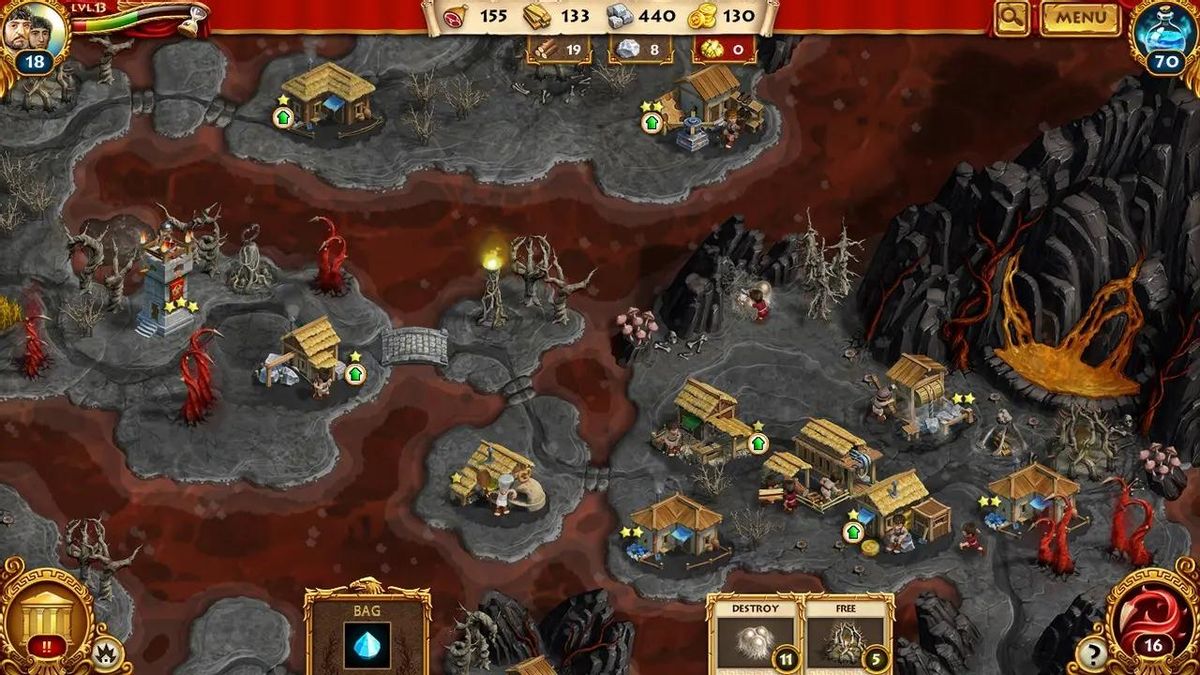1200x675 pixels.
Task: Click the magnifying glass search button
Action: [x=1012, y=17]
